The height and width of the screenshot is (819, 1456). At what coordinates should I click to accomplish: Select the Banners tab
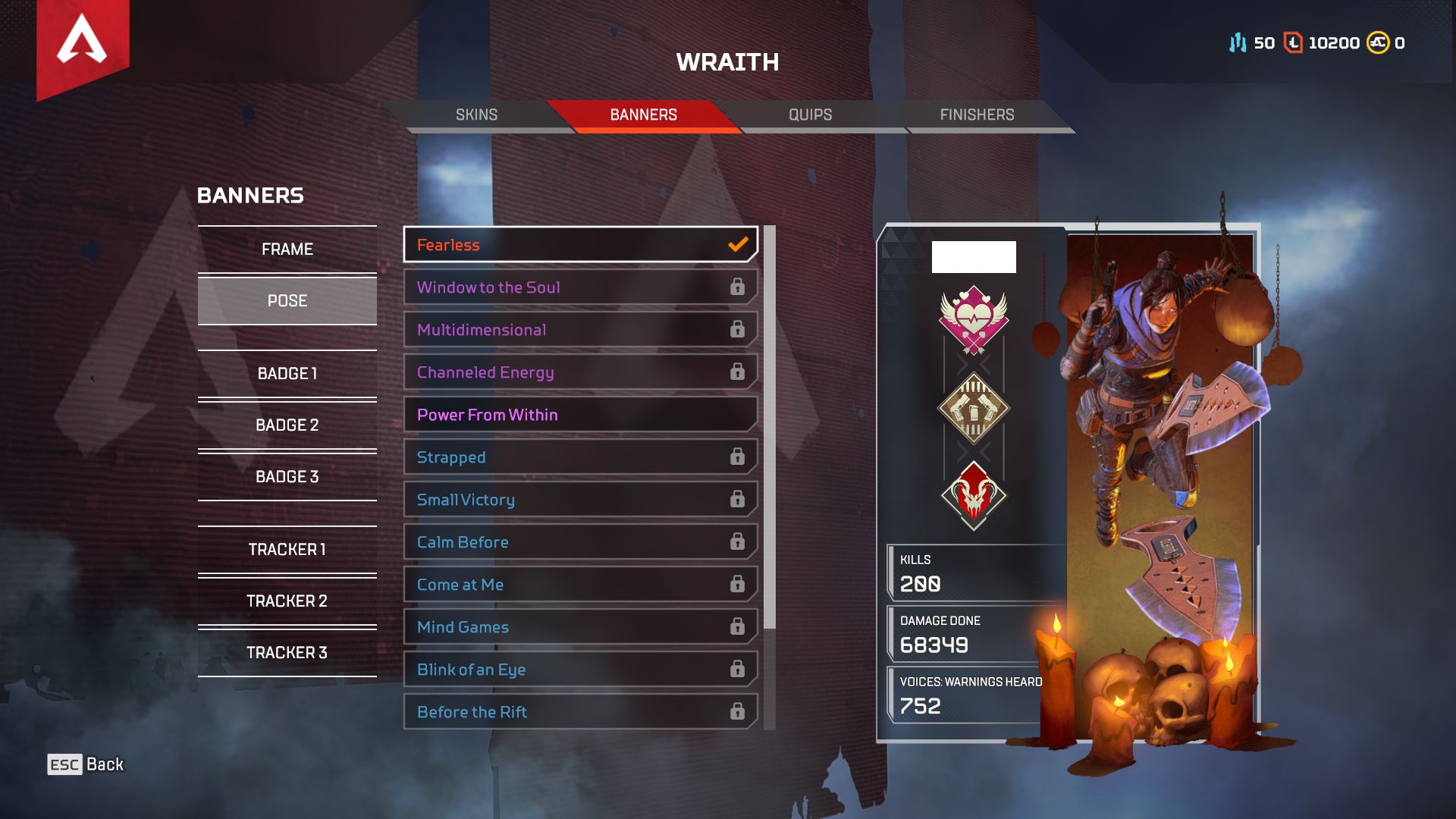tap(643, 115)
